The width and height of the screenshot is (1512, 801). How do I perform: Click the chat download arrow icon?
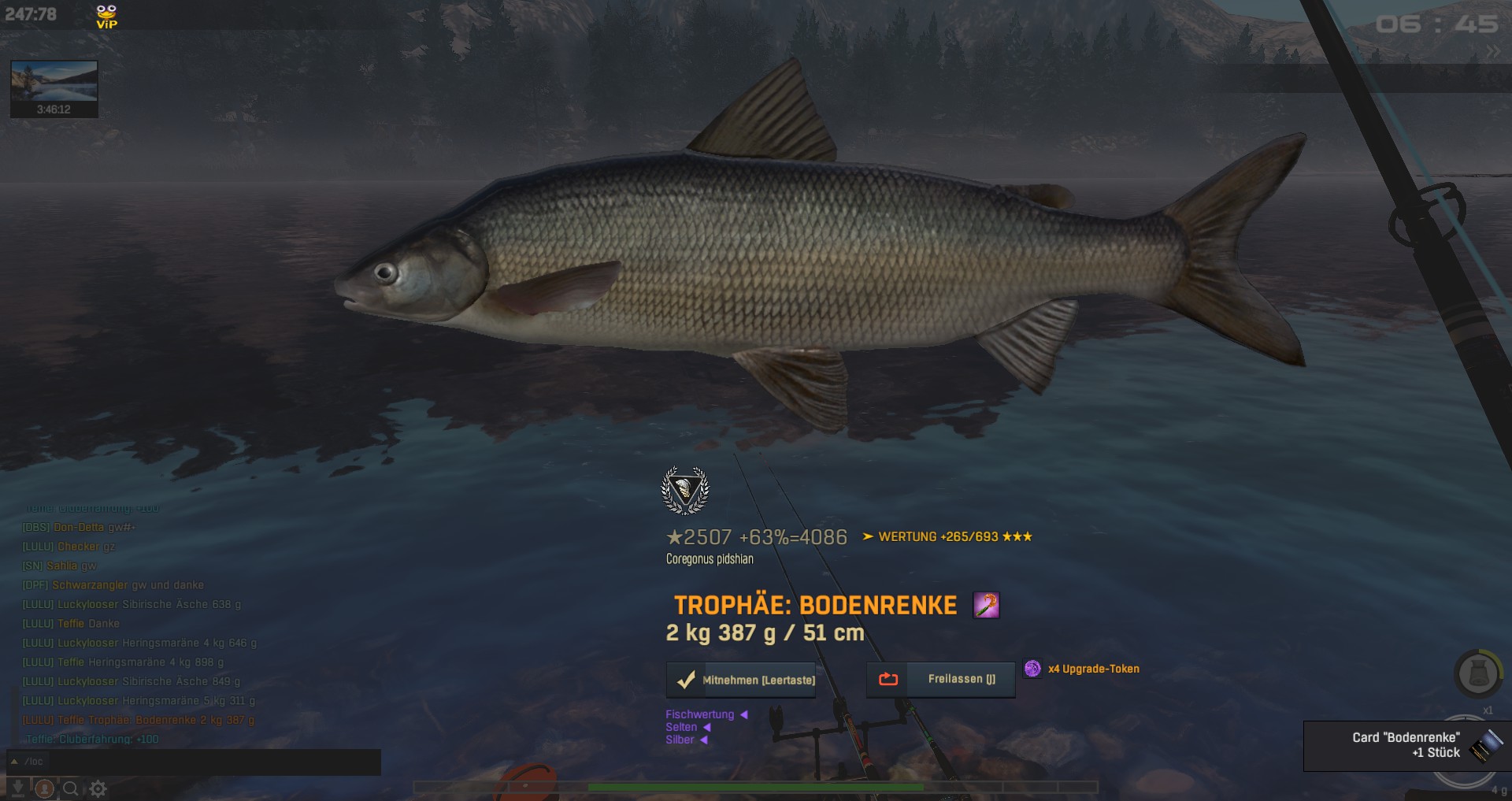(17, 788)
